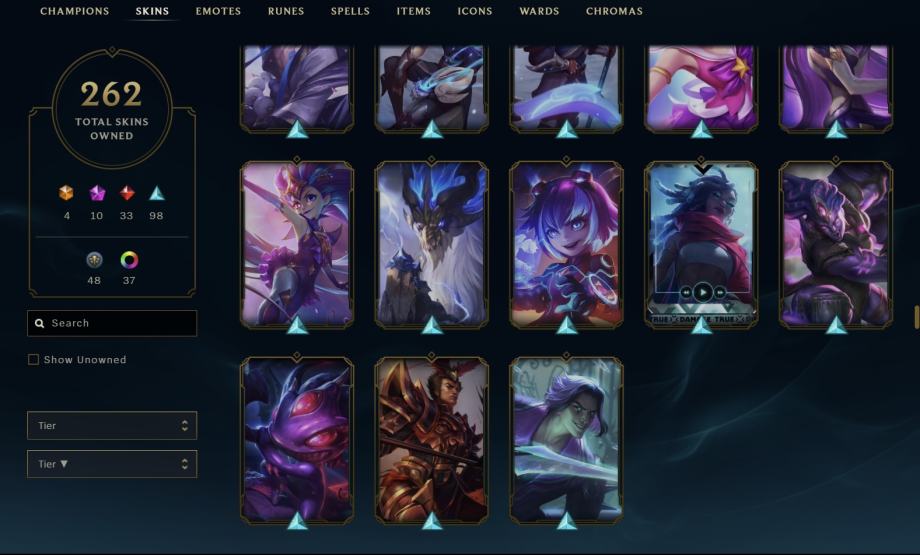
Task: Pick the purple-haired girl with goggles skin
Action: 566,244
